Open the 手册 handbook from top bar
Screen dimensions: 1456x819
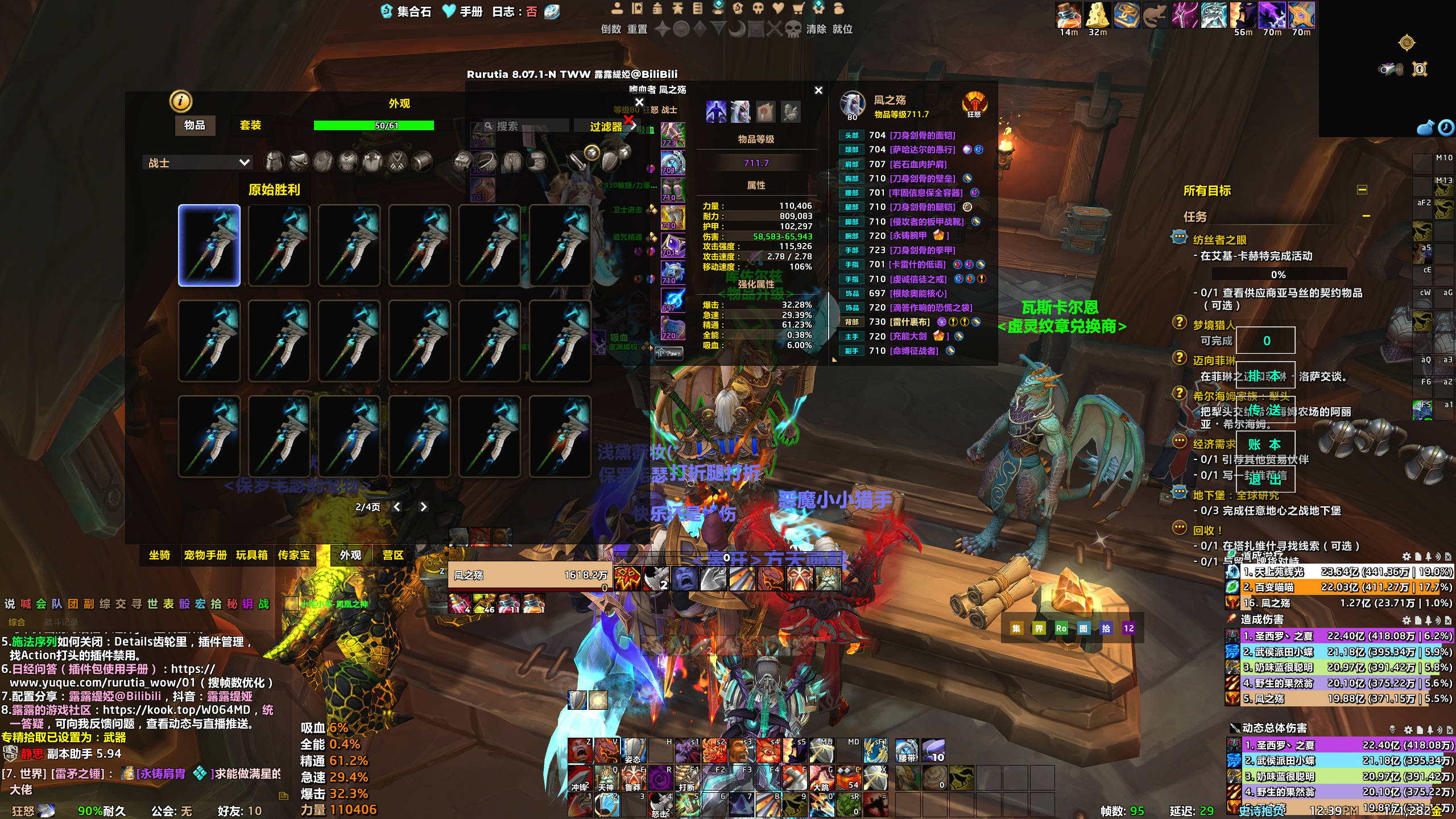pyautogui.click(x=463, y=11)
